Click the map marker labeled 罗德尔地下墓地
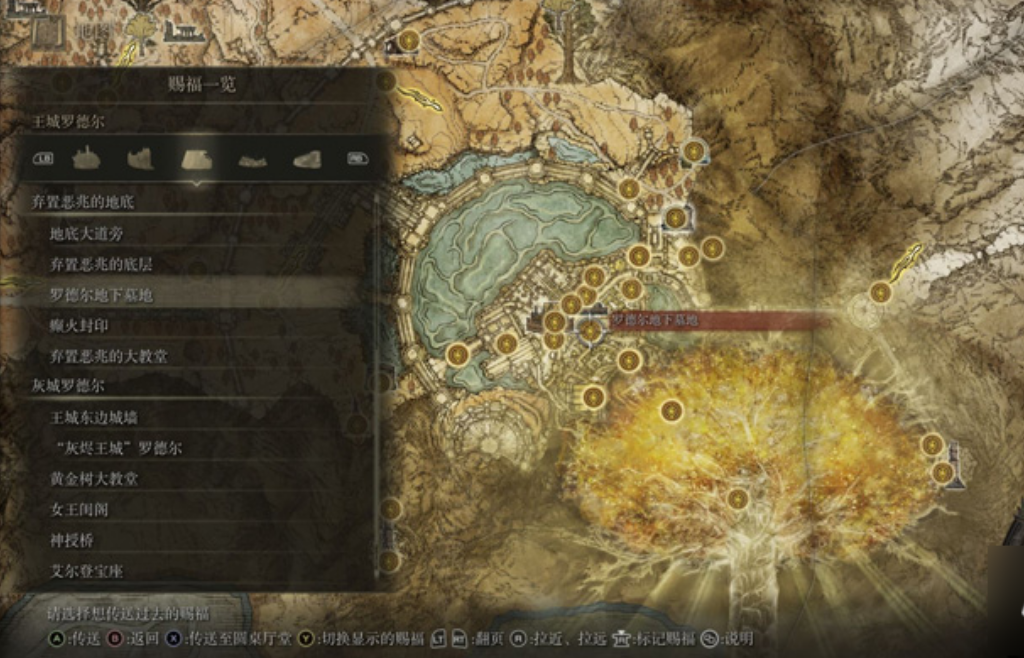 [591, 330]
